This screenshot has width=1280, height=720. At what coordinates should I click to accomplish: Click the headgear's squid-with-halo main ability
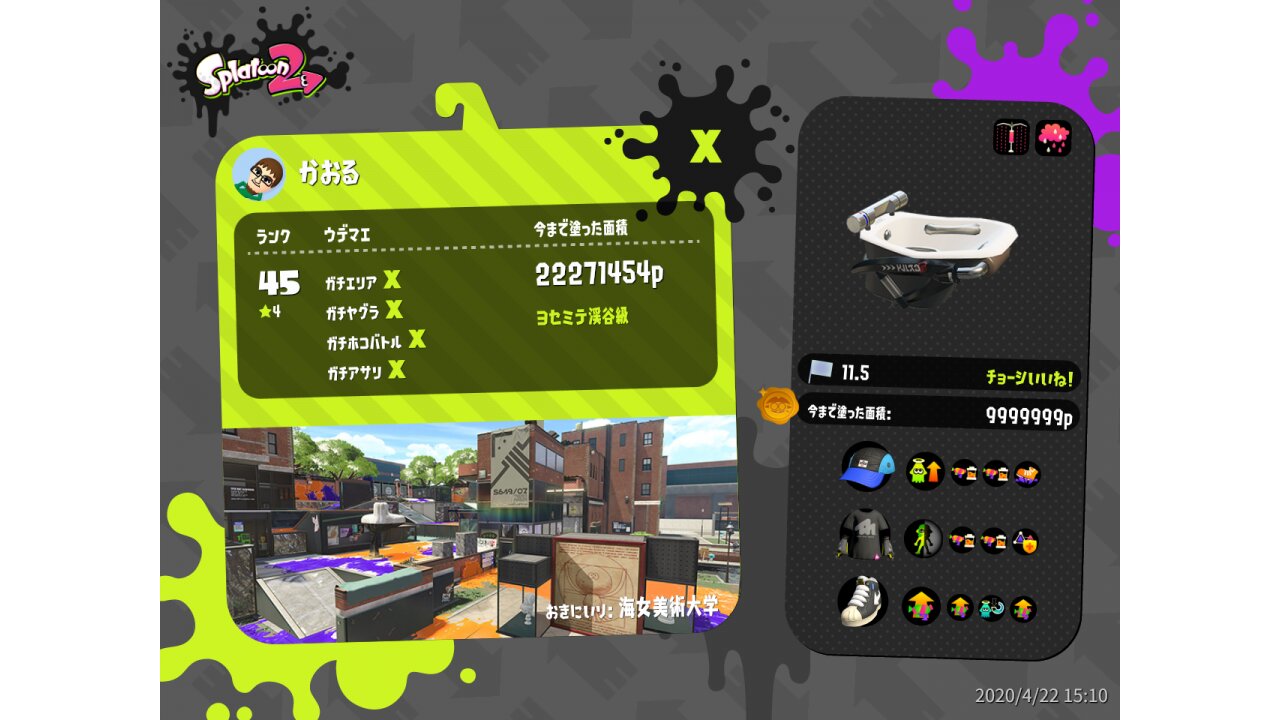click(x=925, y=471)
